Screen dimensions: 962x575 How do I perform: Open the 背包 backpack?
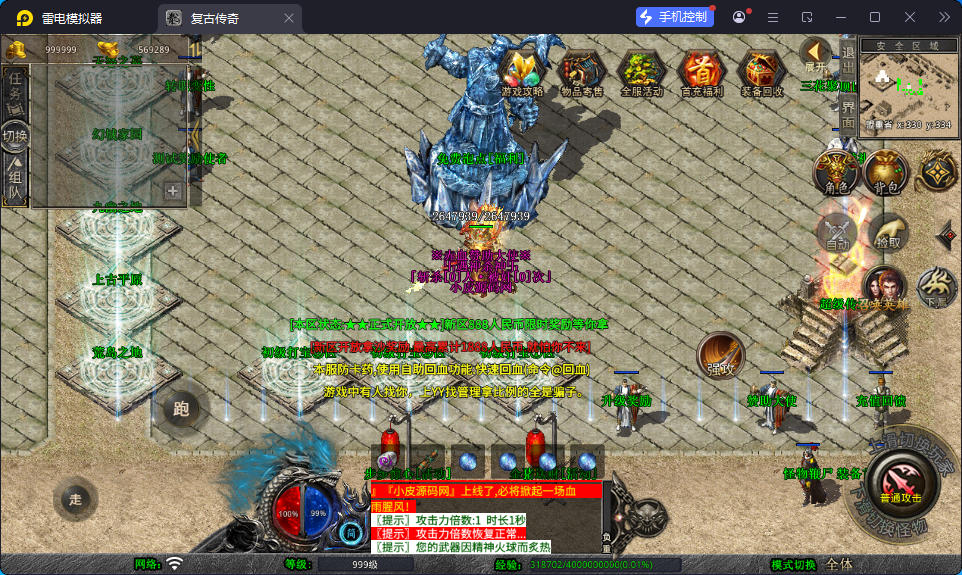pos(885,172)
